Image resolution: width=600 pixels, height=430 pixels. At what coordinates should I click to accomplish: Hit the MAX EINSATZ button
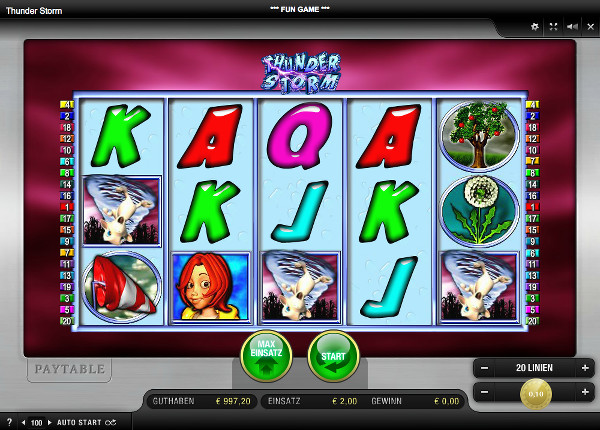click(265, 356)
